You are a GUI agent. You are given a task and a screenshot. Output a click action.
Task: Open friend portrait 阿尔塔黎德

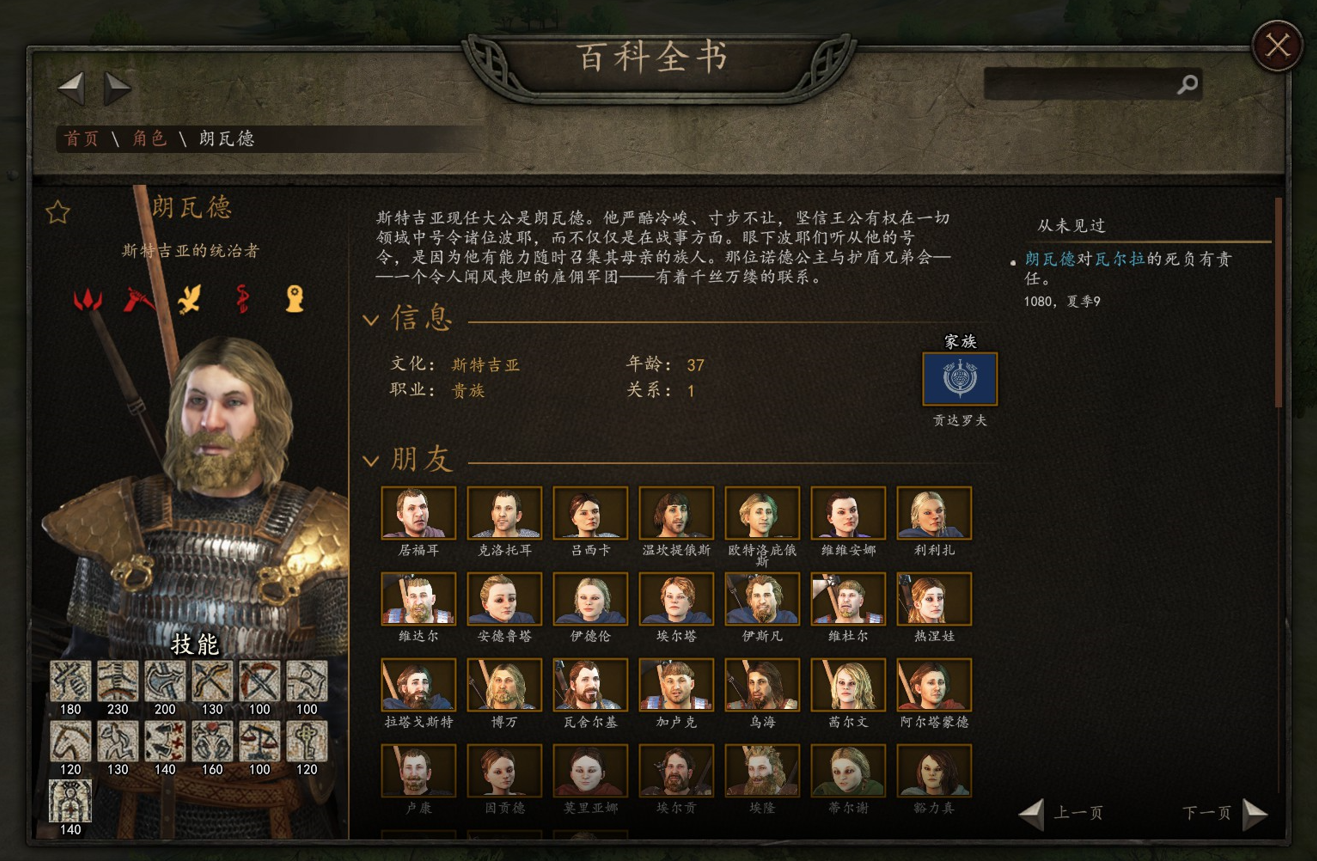[934, 685]
